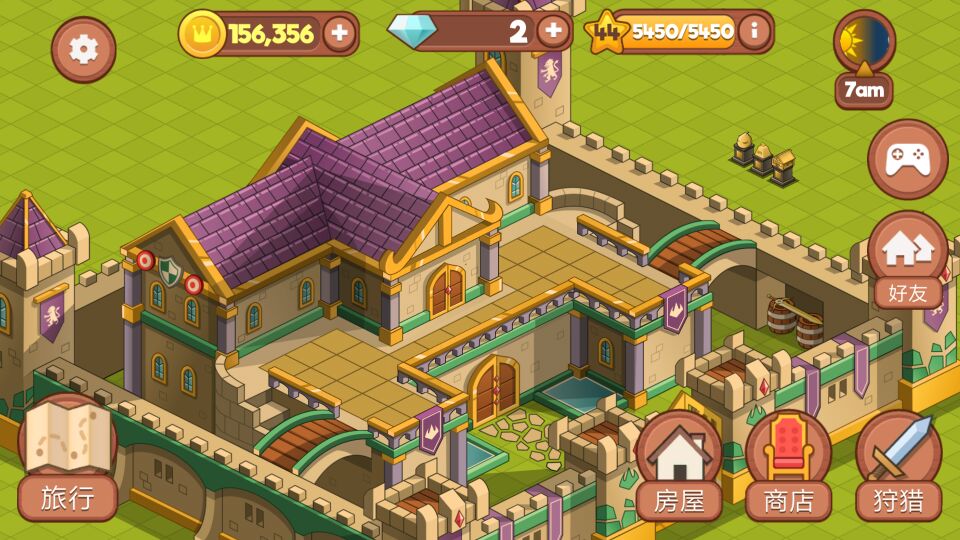
Task: Visit the 好友 friends screen
Action: coord(907,260)
